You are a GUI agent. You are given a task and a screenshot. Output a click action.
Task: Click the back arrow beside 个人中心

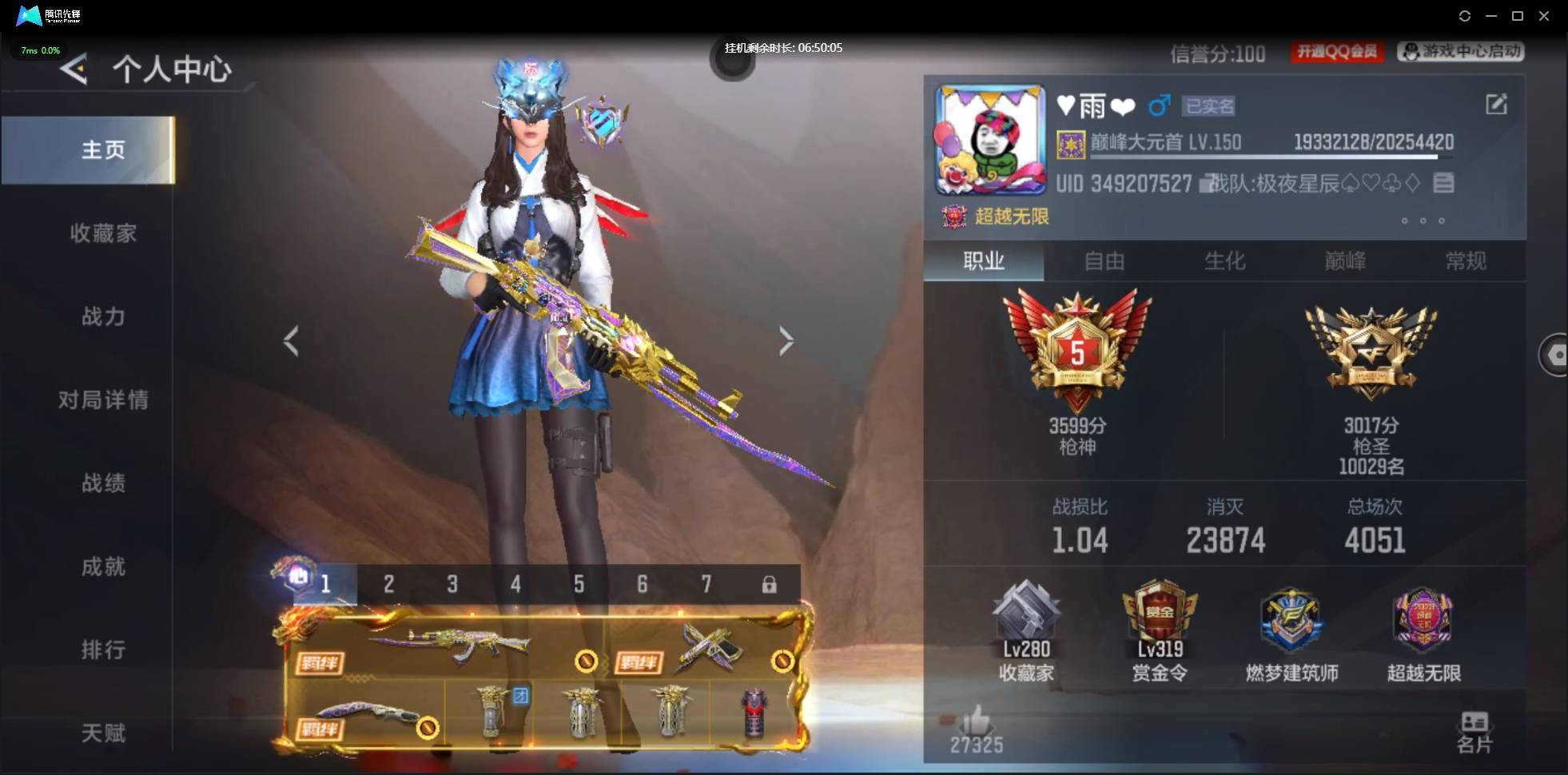coord(74,70)
